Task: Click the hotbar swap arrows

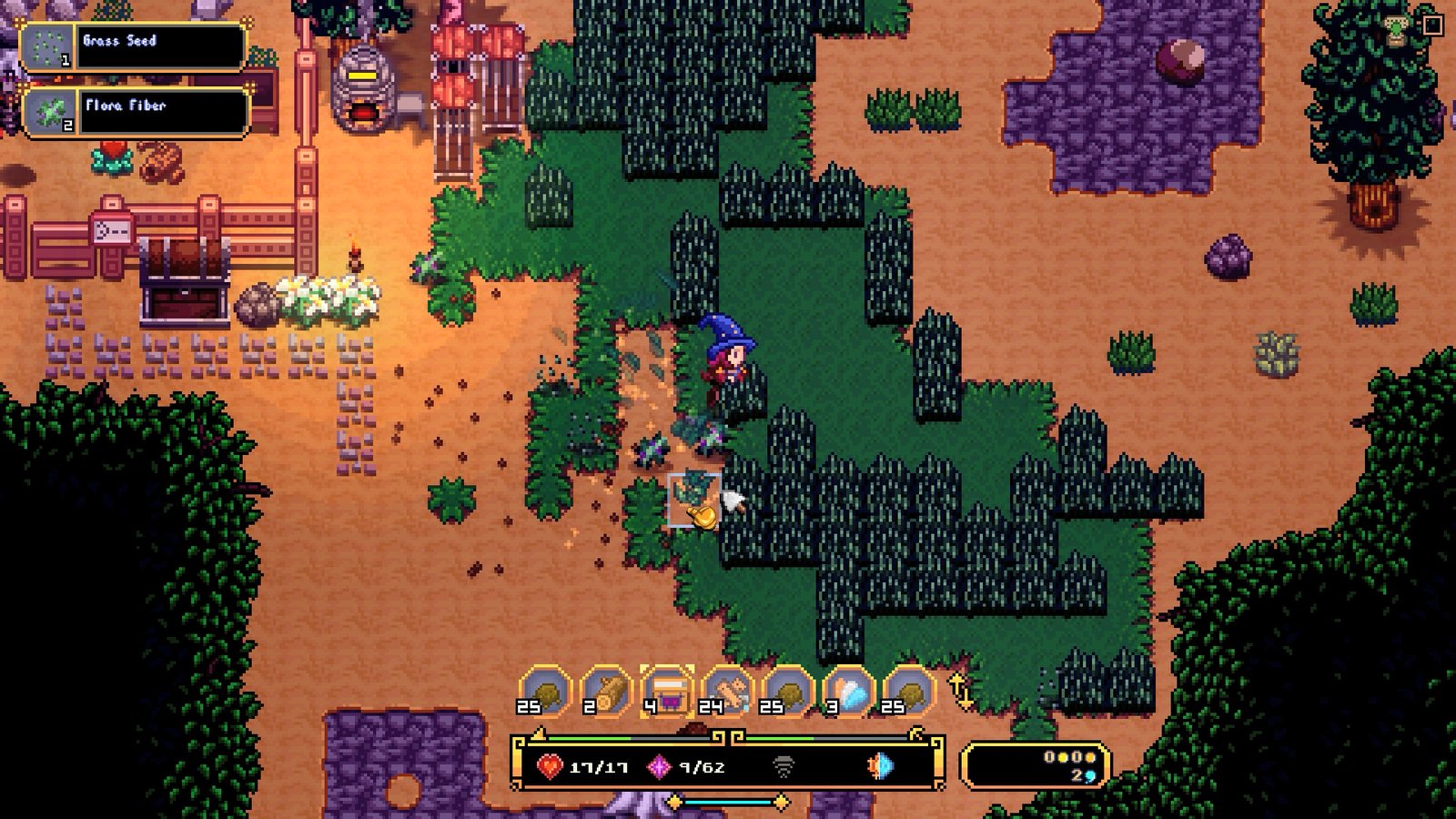Action: click(x=961, y=692)
